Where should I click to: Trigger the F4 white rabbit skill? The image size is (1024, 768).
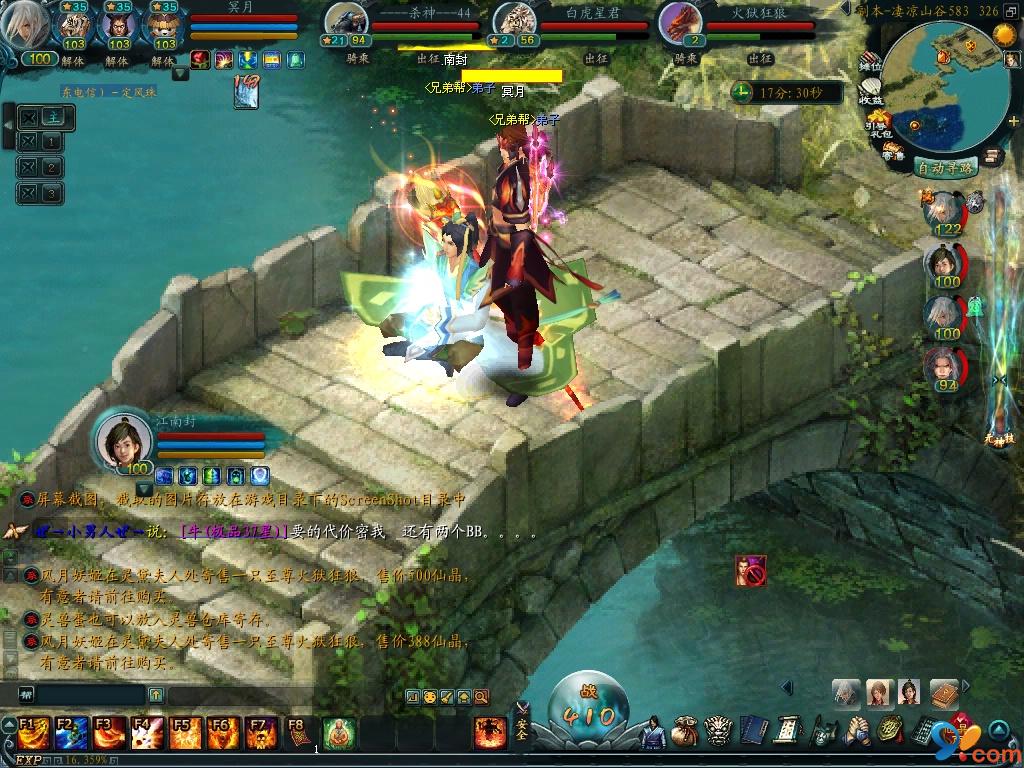[x=147, y=733]
